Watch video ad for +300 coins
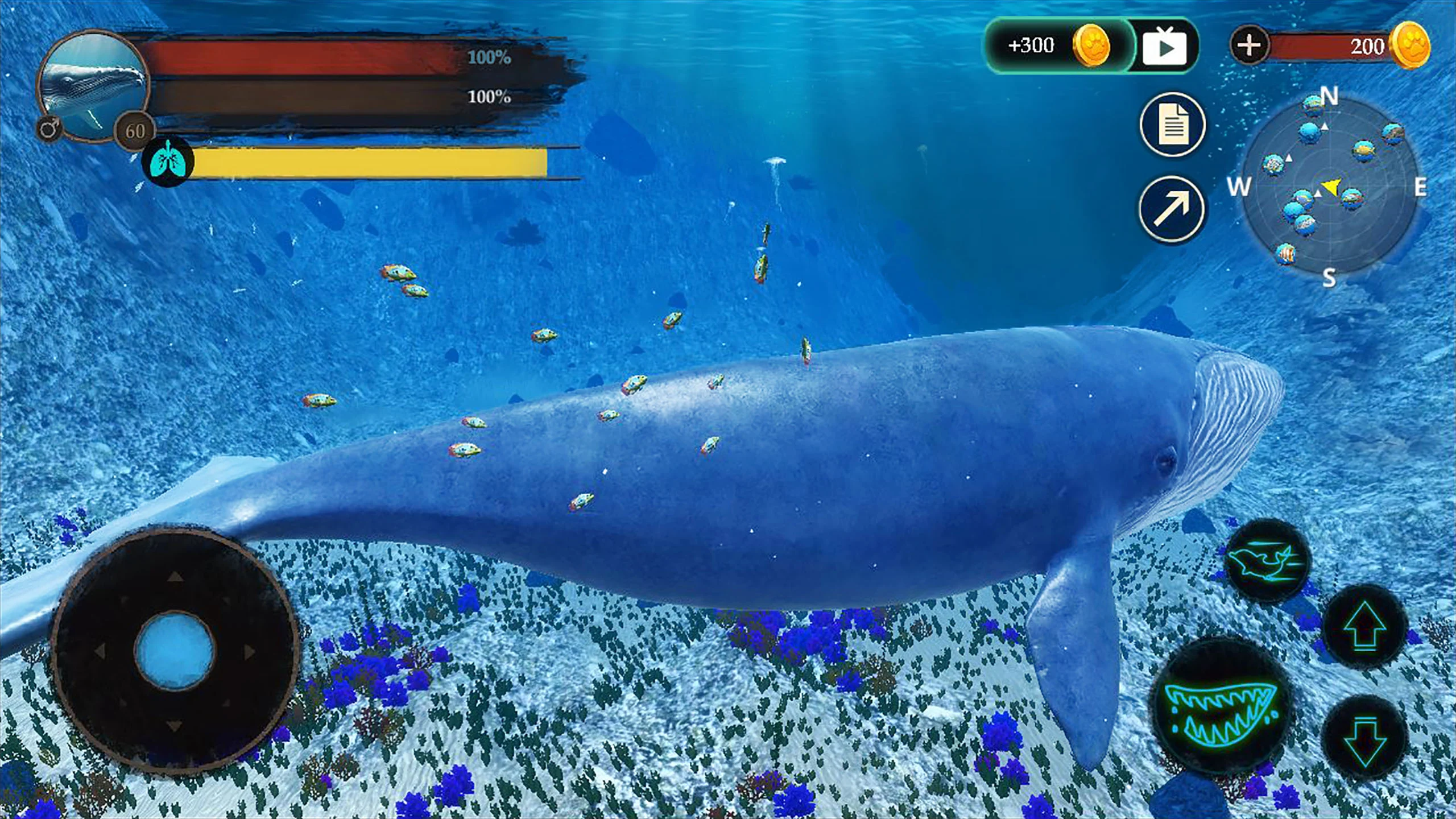This screenshot has width=1456, height=819. pyautogui.click(x=1164, y=47)
